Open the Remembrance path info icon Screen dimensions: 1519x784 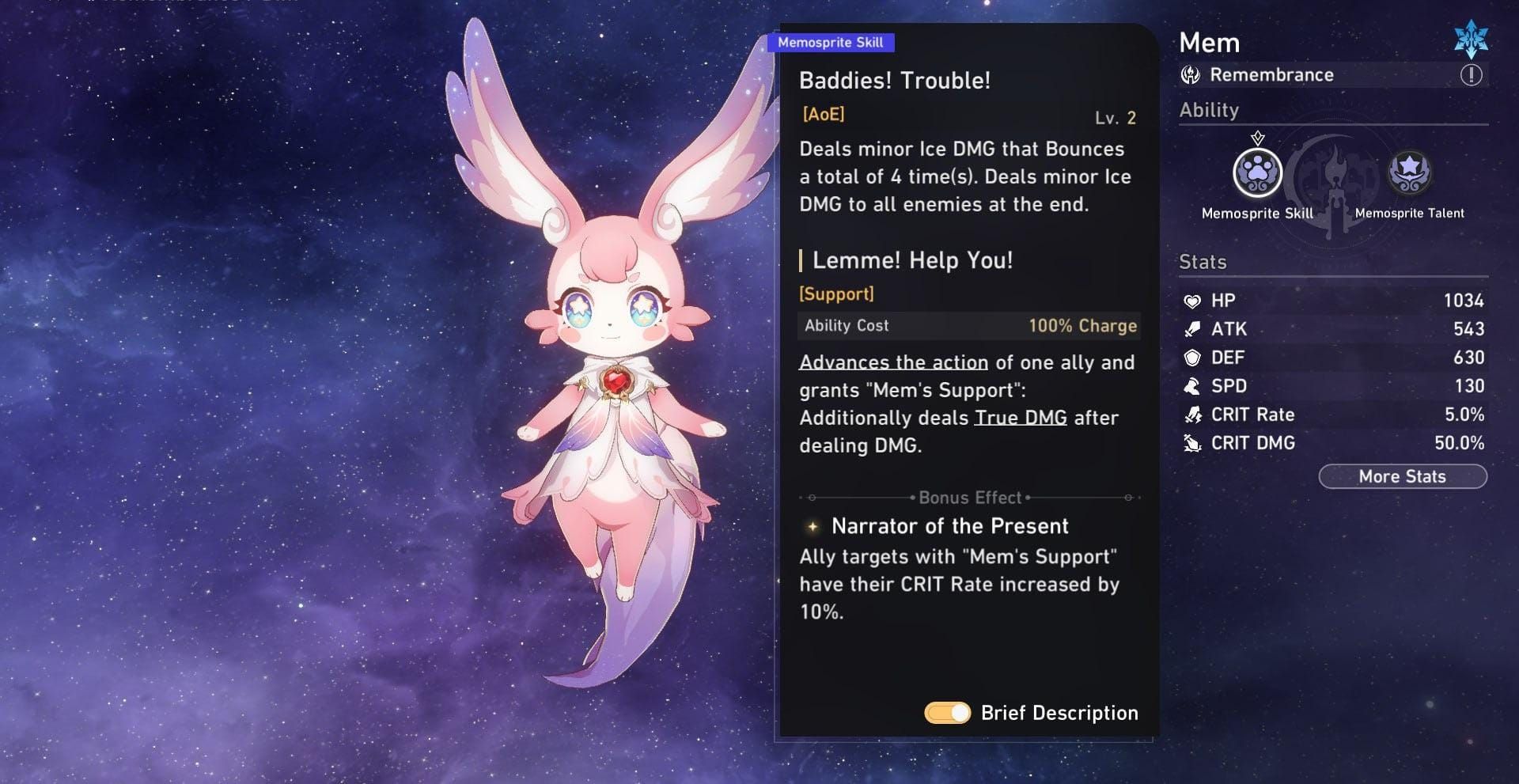(1471, 75)
